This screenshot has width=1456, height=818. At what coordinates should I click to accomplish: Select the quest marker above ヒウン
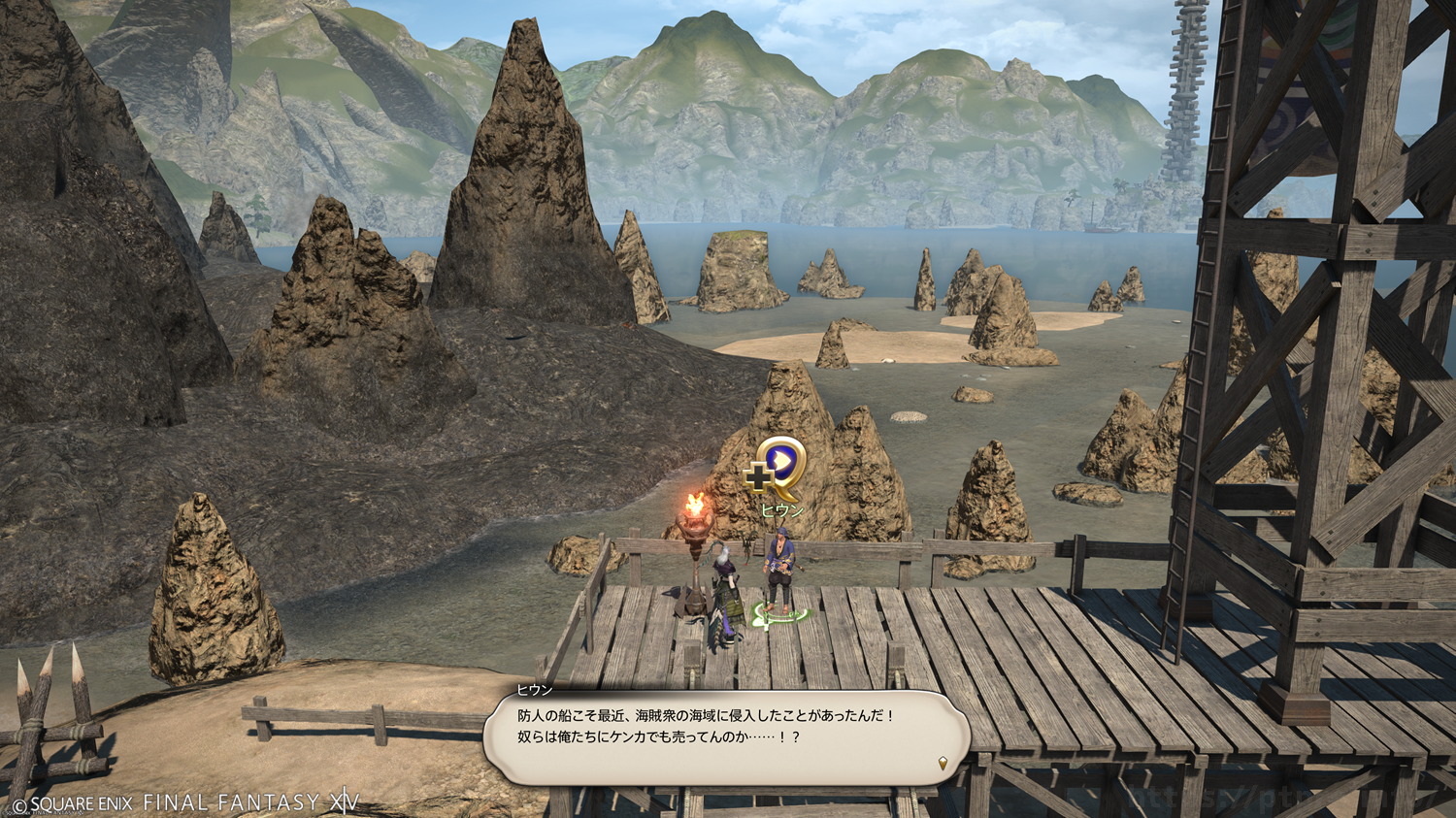[x=777, y=466]
